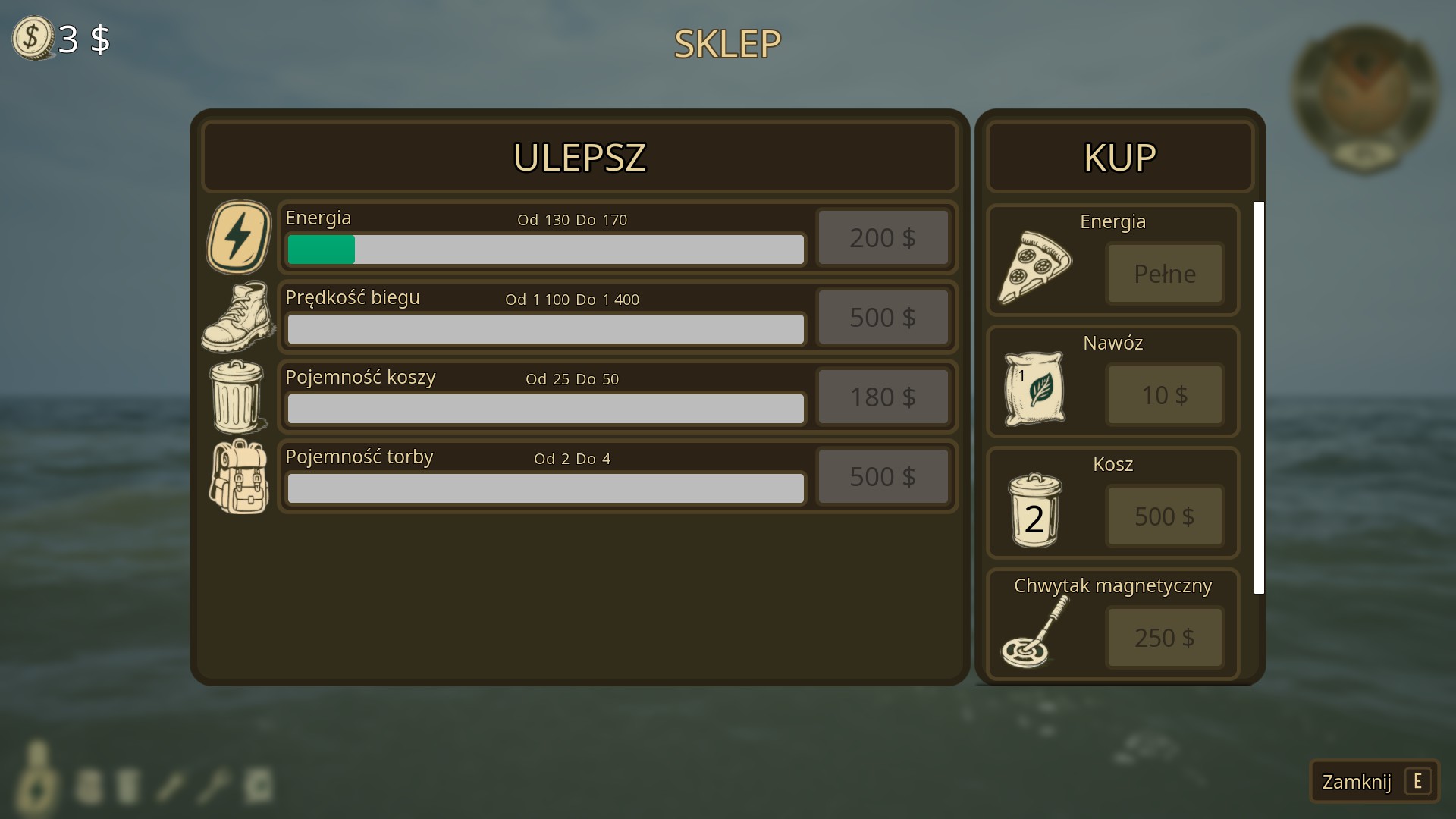Screen dimensions: 1456x819
Task: Select the magnetic grabber item icon
Action: [1034, 632]
